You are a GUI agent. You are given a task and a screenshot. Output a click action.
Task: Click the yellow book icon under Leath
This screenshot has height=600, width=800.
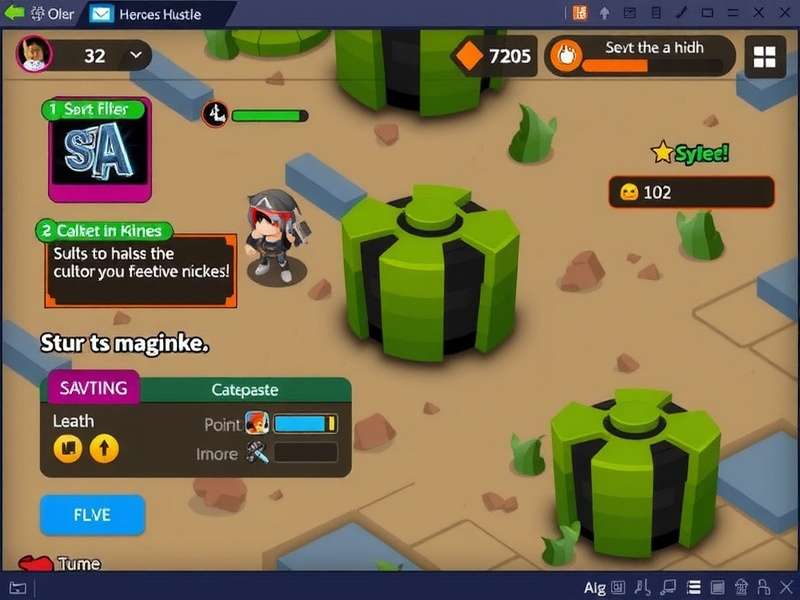click(x=68, y=449)
